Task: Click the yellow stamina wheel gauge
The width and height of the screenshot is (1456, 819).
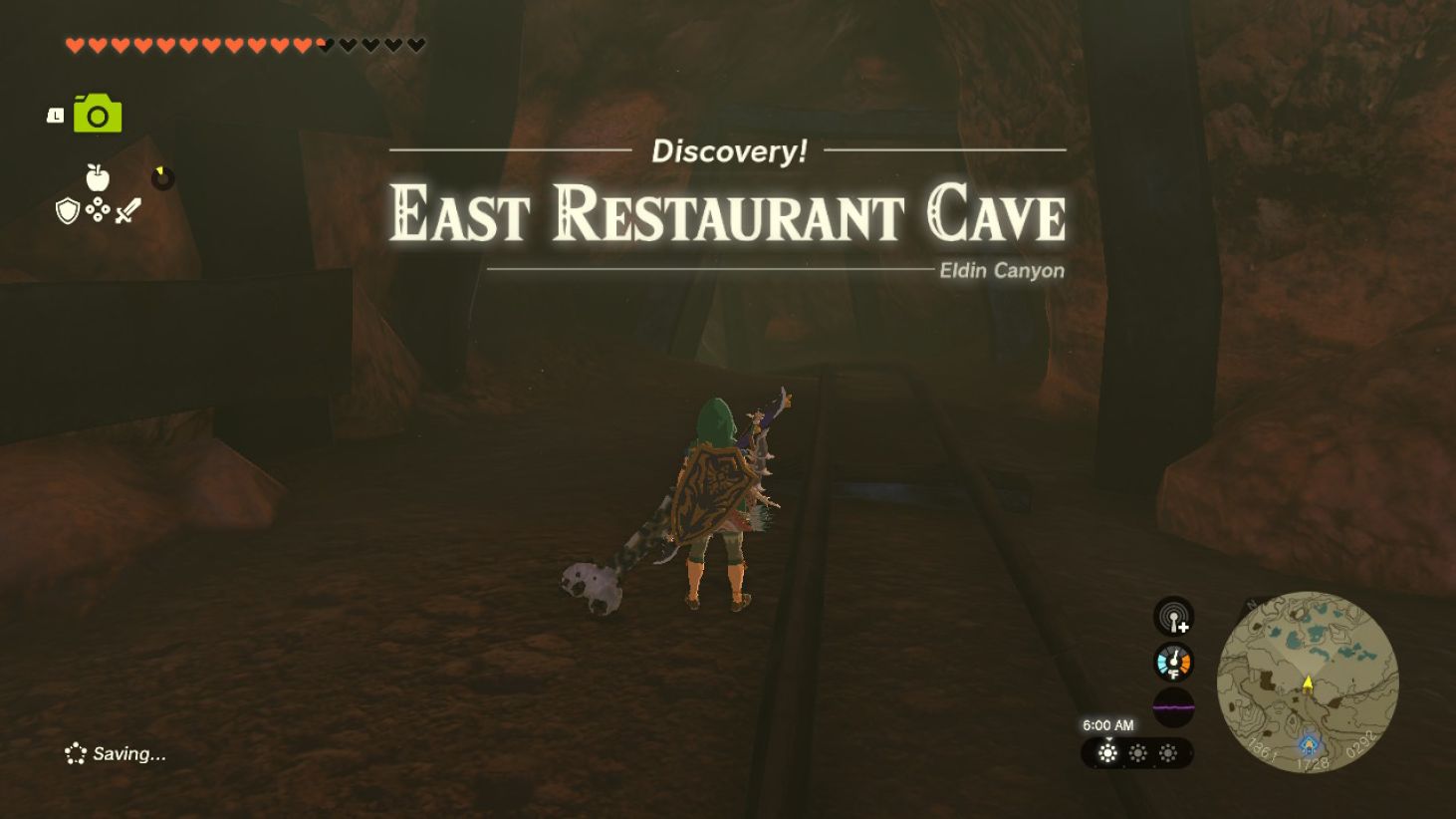Action: point(162,178)
